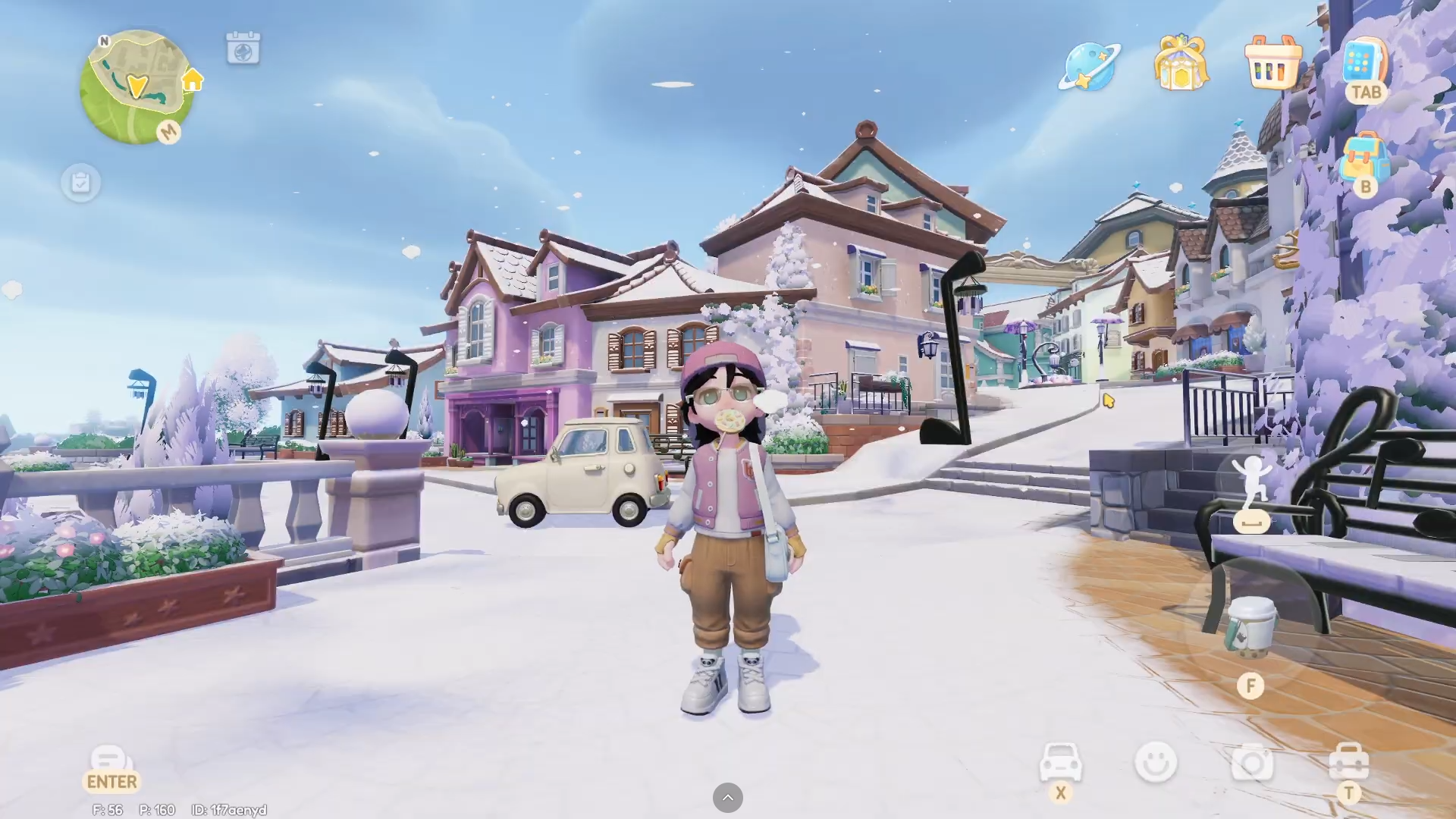Open the clipboard task list
This screenshot has width=1456, height=819.
coord(80,183)
